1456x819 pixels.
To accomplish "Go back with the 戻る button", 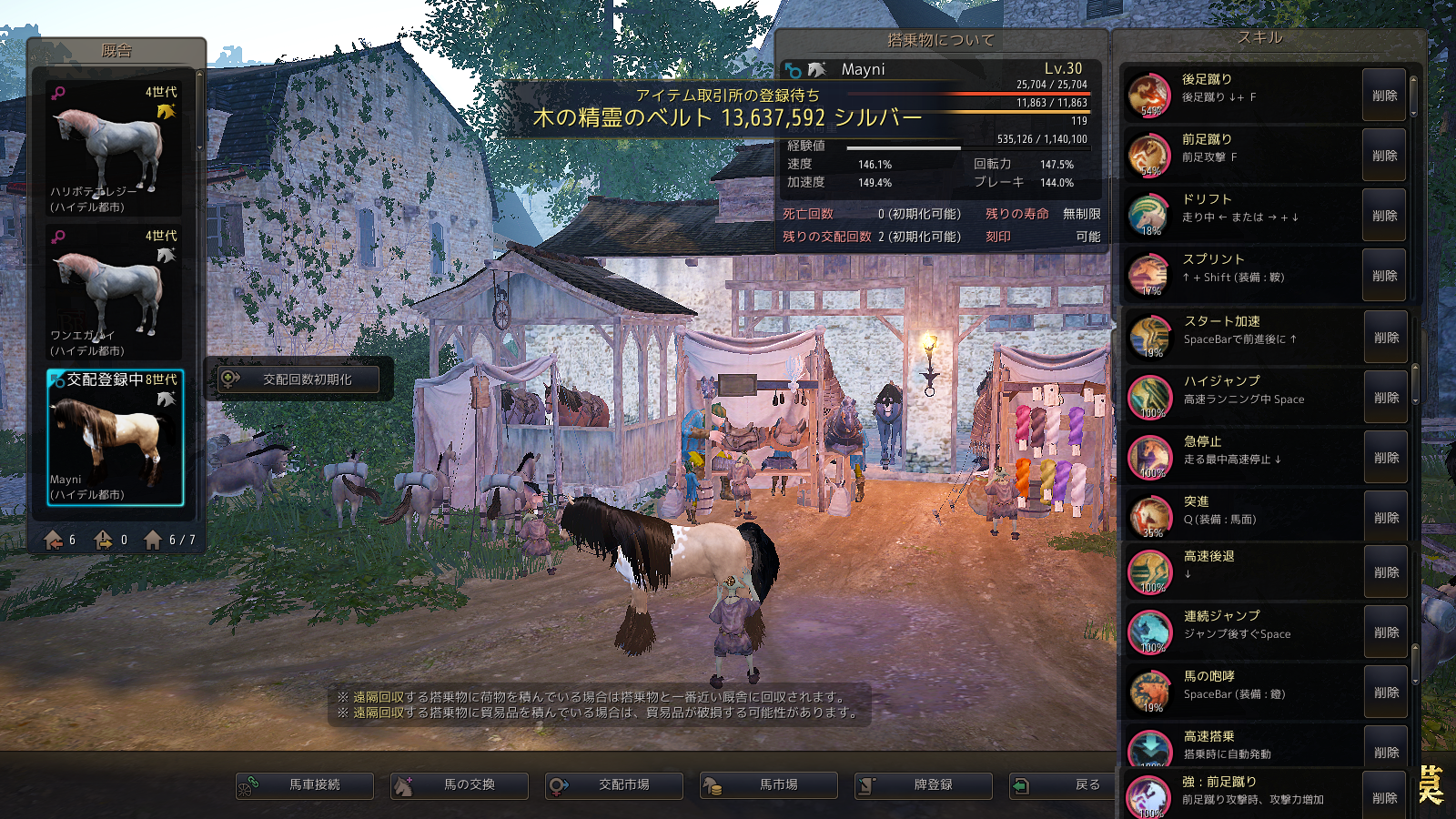I will pyautogui.click(x=1065, y=784).
